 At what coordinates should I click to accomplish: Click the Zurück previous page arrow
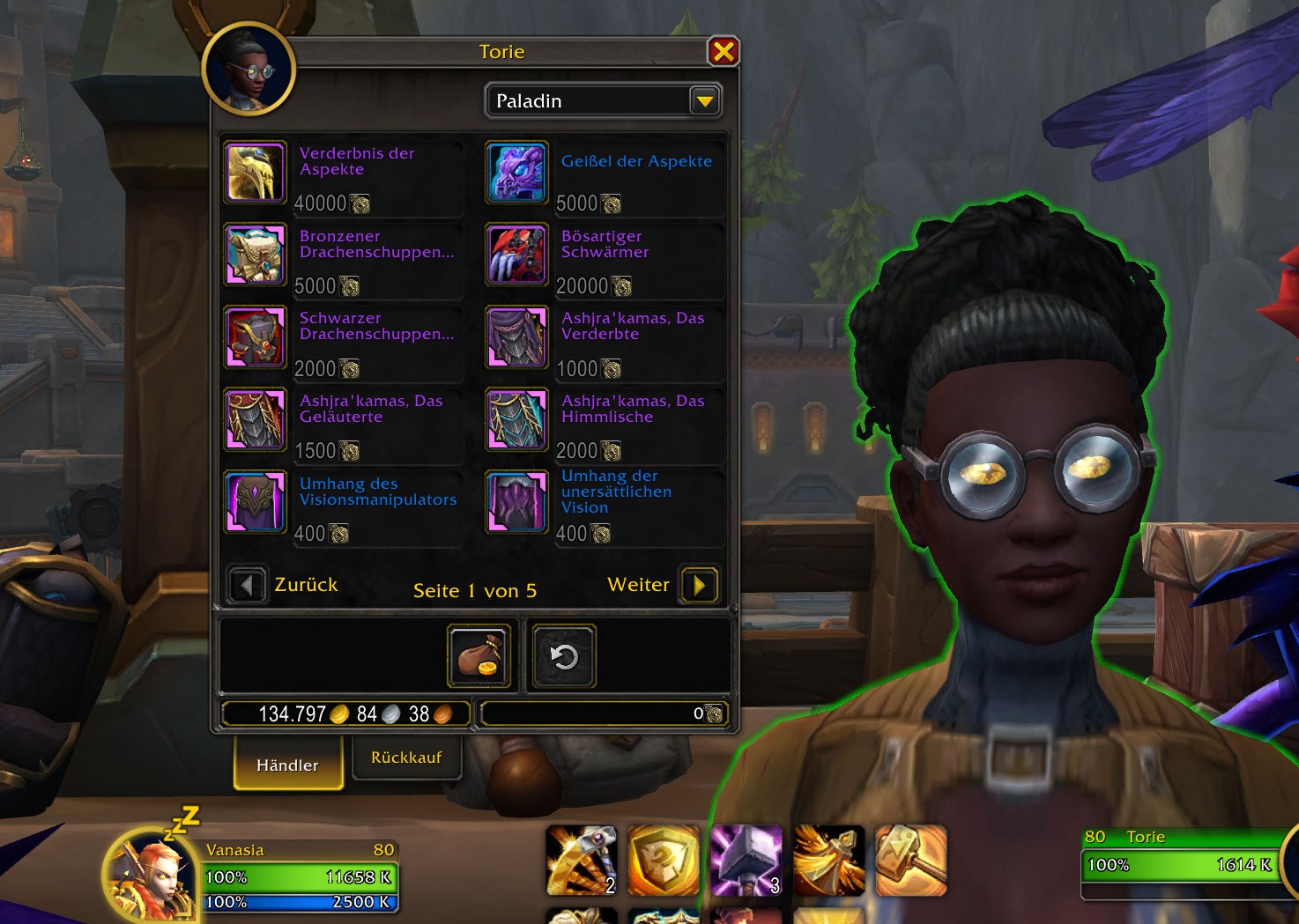pos(247,585)
